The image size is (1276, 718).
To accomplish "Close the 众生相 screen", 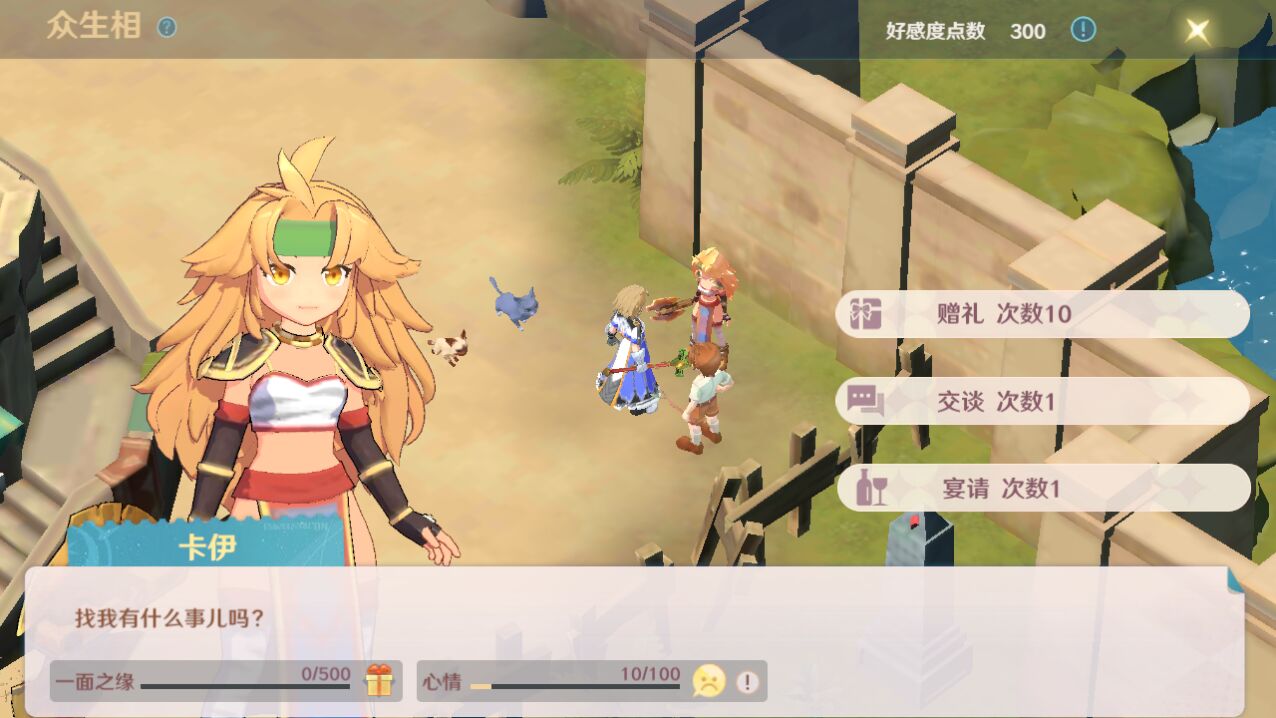I will (x=1197, y=30).
